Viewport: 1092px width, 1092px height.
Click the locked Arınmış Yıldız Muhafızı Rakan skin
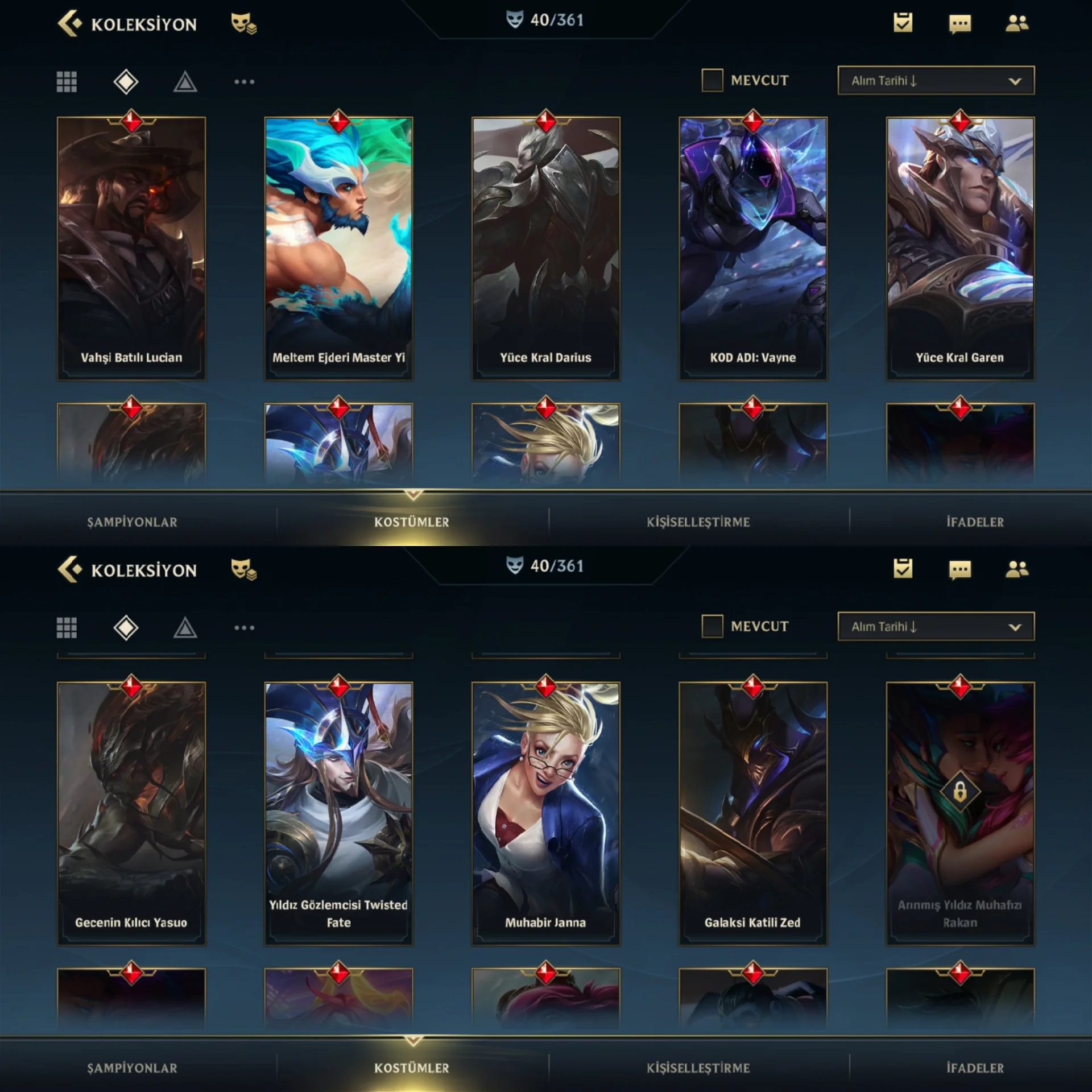tap(960, 813)
